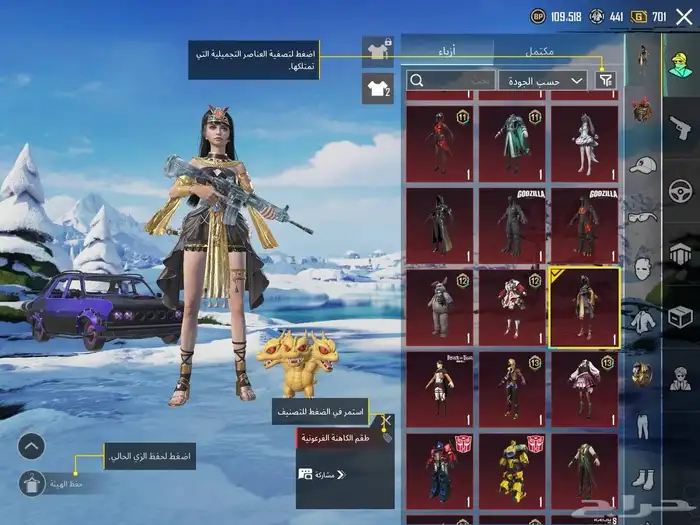The width and height of the screenshot is (700, 525).
Task: Select the yellow Bumblebee Transformers outfit
Action: pos(511,468)
